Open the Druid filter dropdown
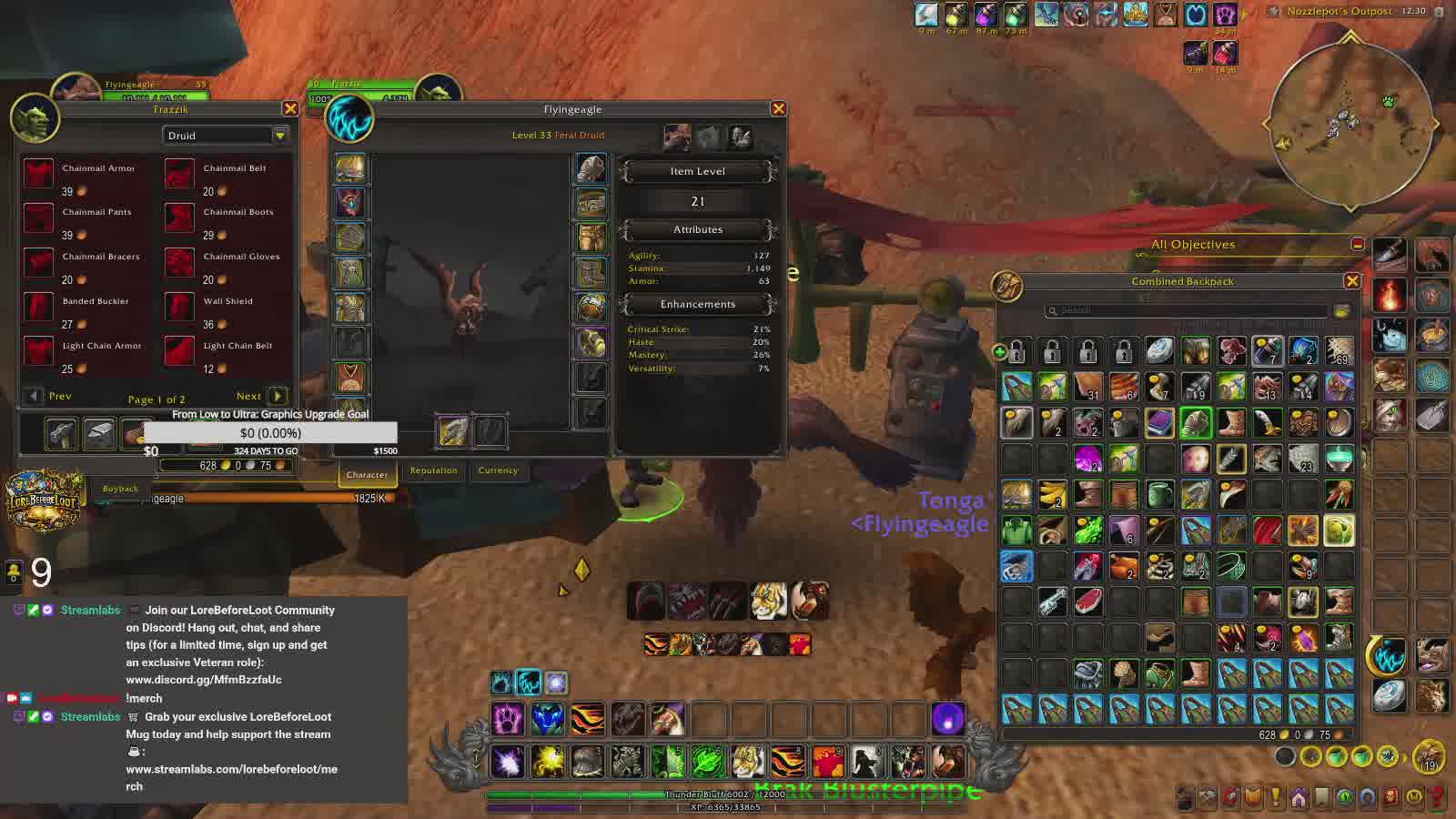The image size is (1456, 819). point(279,136)
